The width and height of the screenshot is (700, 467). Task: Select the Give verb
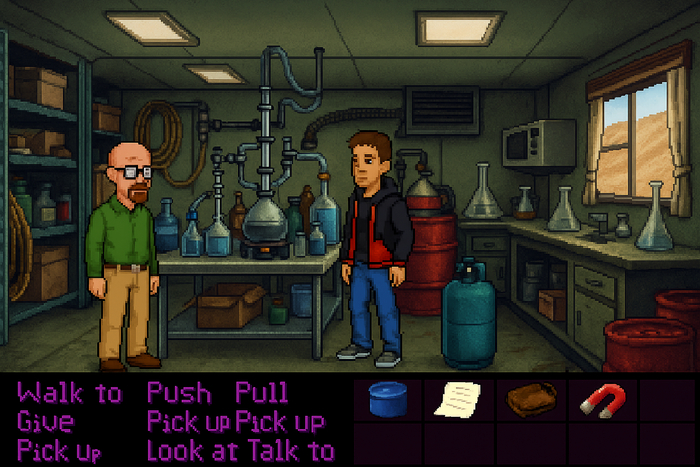point(45,421)
